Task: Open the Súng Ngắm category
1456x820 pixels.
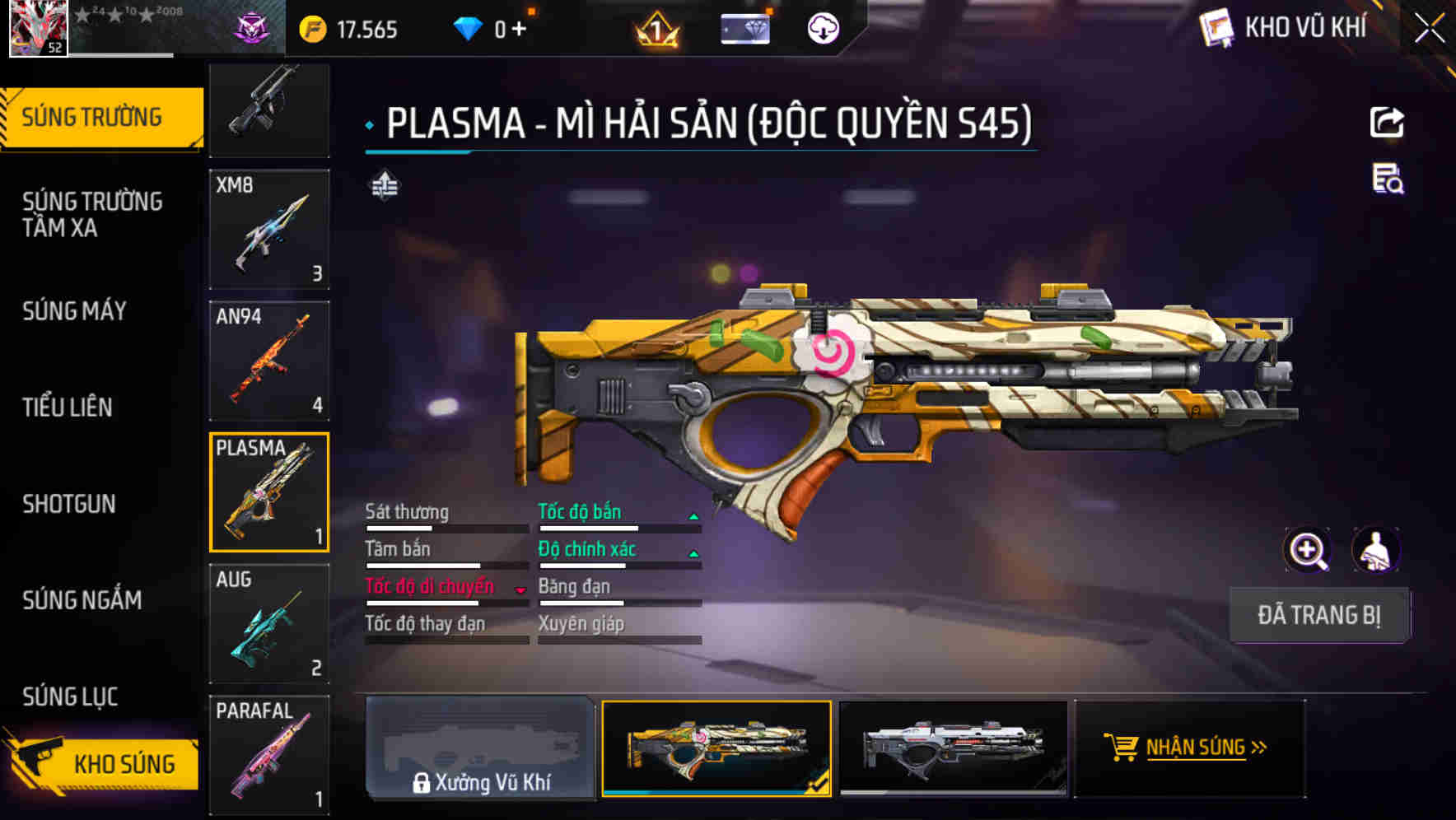Action: tap(82, 600)
